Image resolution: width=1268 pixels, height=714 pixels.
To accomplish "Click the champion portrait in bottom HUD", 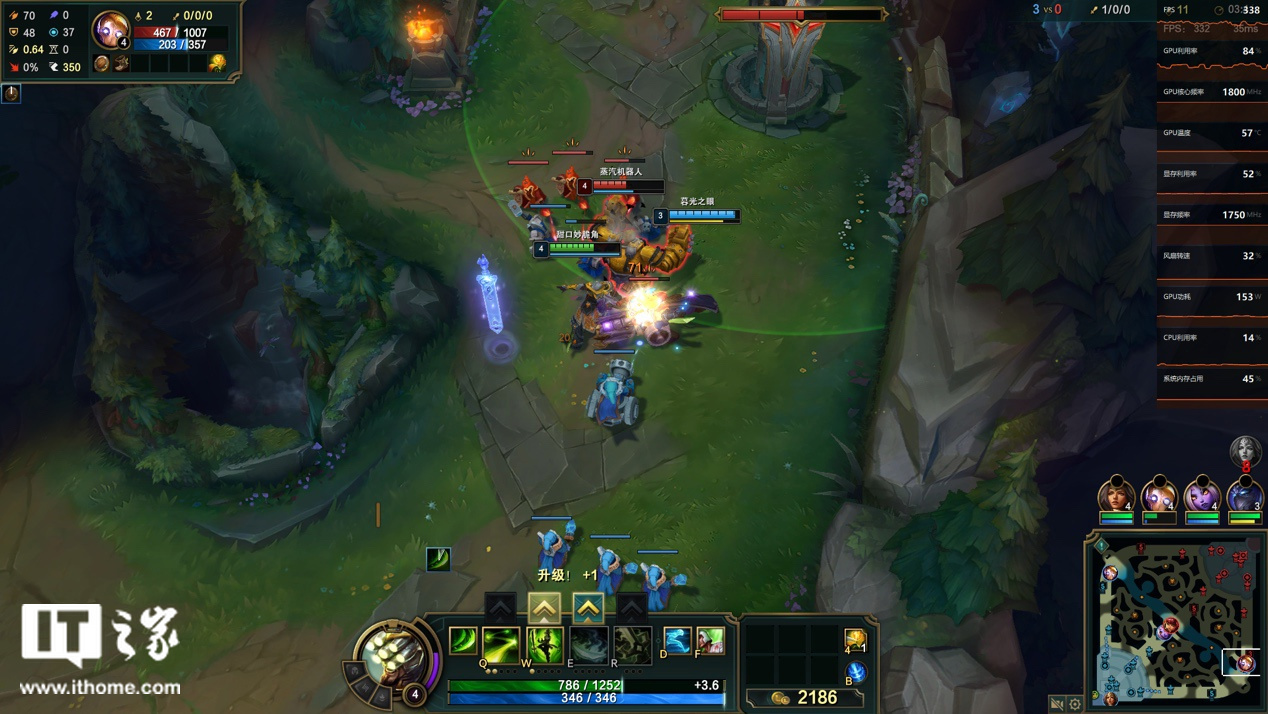I will [x=395, y=656].
